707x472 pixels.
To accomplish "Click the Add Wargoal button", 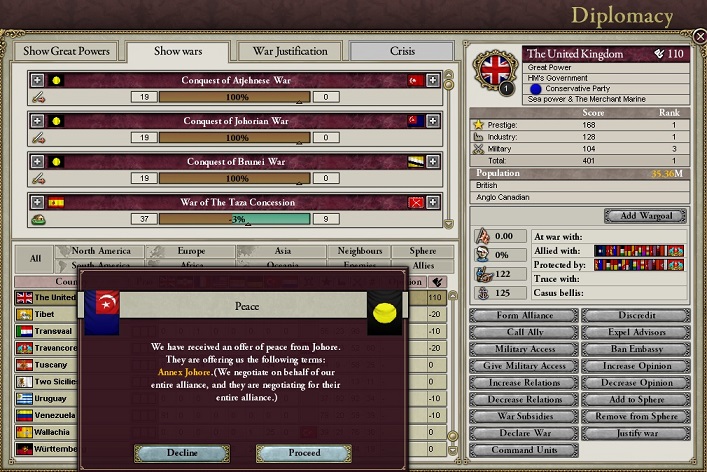I will click(645, 216).
